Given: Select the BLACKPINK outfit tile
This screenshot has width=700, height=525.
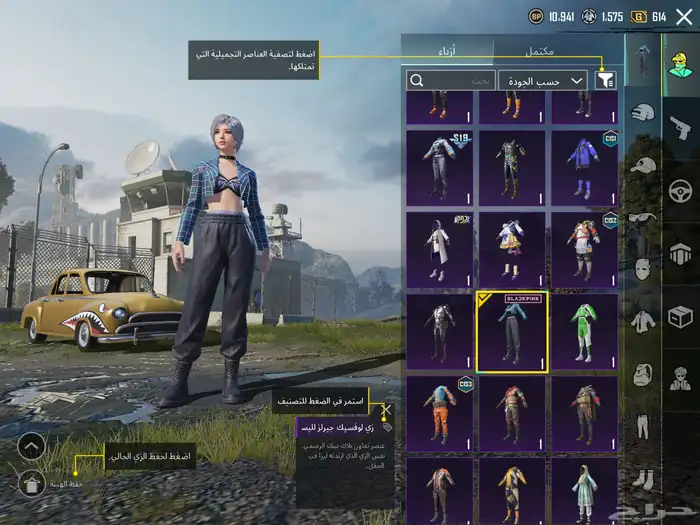Looking at the screenshot, I should (x=511, y=331).
